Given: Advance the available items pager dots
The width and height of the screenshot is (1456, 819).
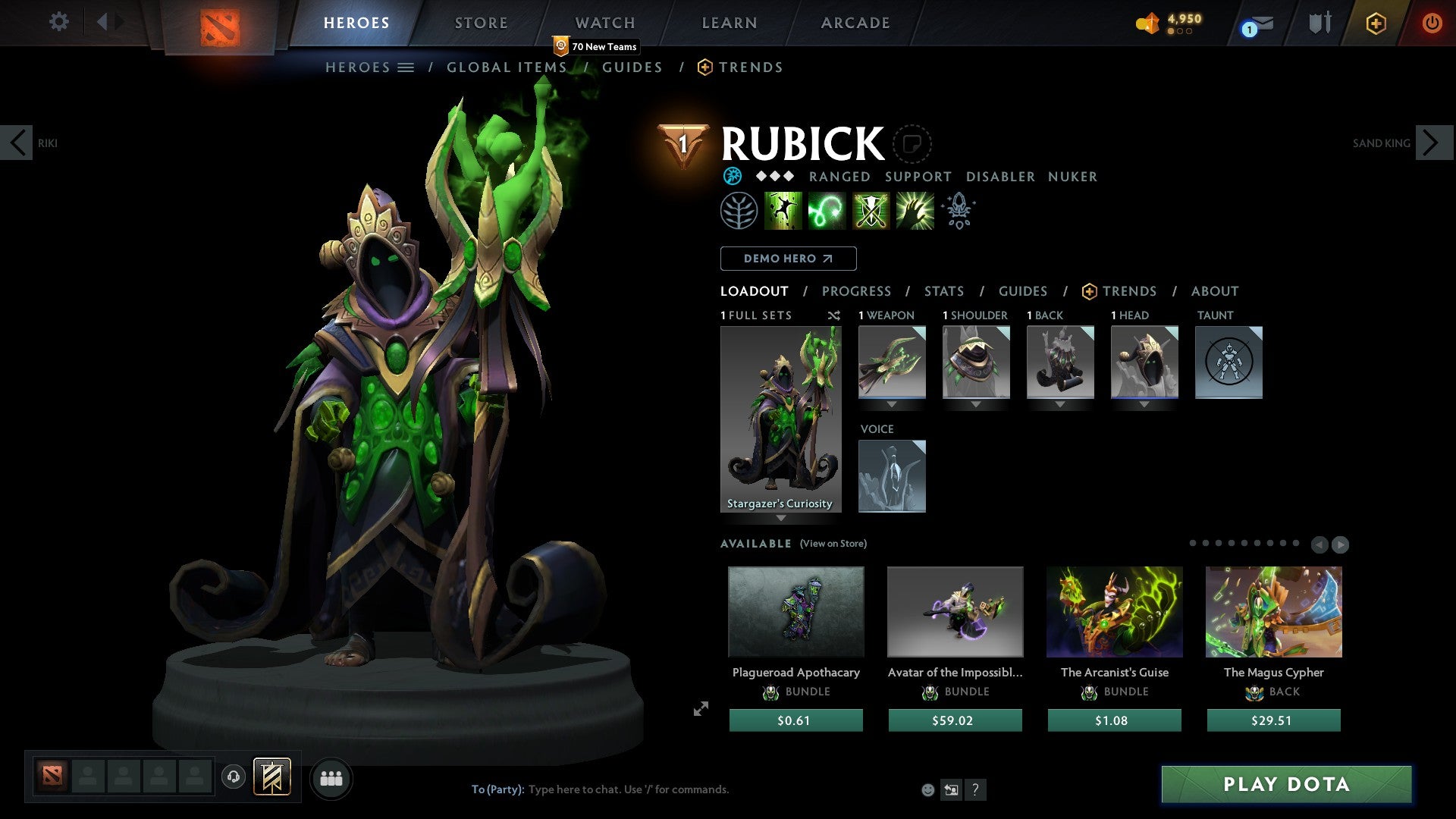Looking at the screenshot, I should click(1341, 544).
